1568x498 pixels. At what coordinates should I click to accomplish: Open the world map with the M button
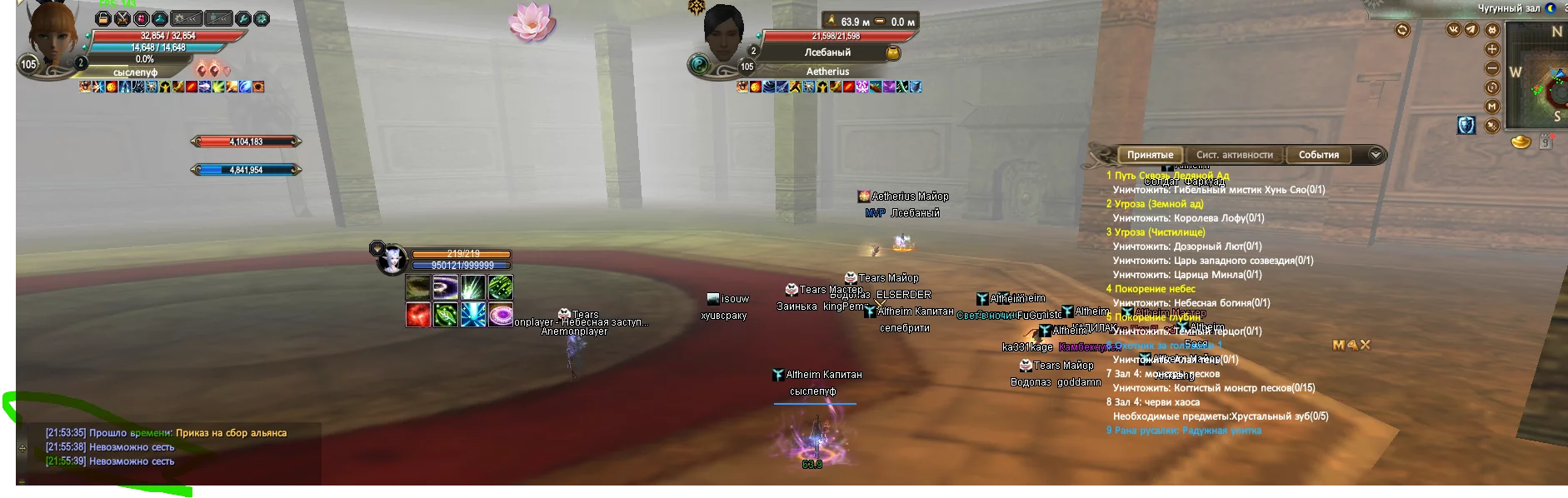pyautogui.click(x=1492, y=107)
